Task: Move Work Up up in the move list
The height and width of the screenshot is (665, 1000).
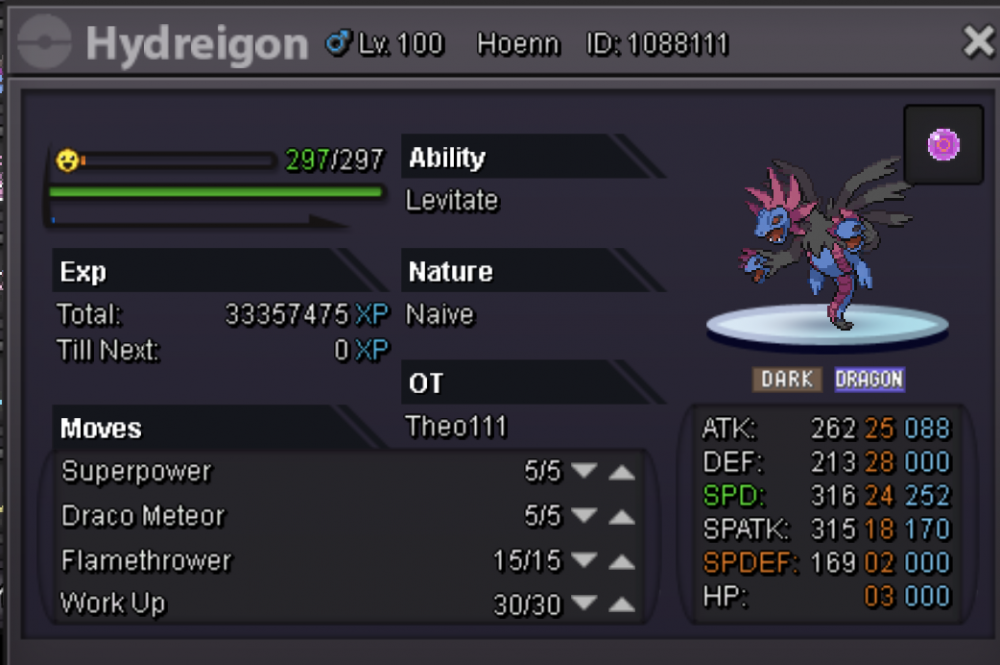Action: coord(622,605)
